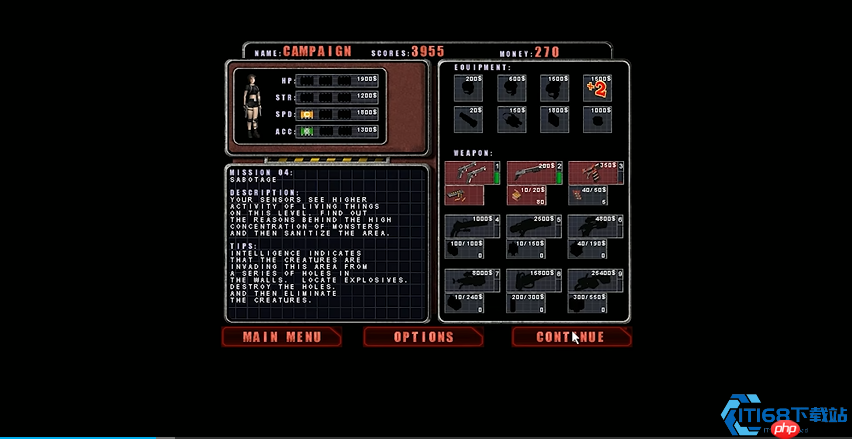Select the 1000$ weapon in slot 4
Viewport: 852px width, 439px height.
[x=472, y=226]
